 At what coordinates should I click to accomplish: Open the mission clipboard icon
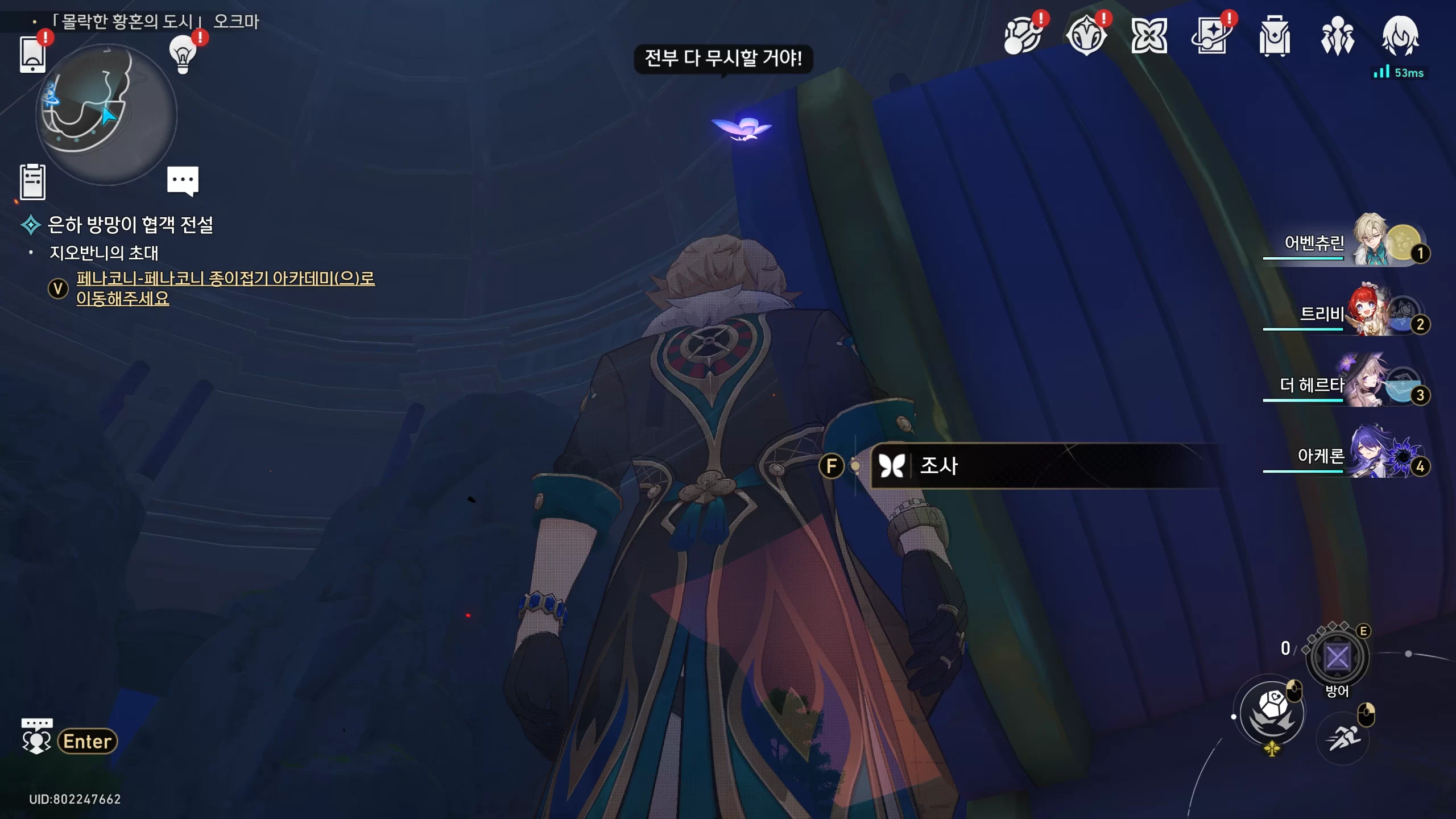(x=32, y=182)
